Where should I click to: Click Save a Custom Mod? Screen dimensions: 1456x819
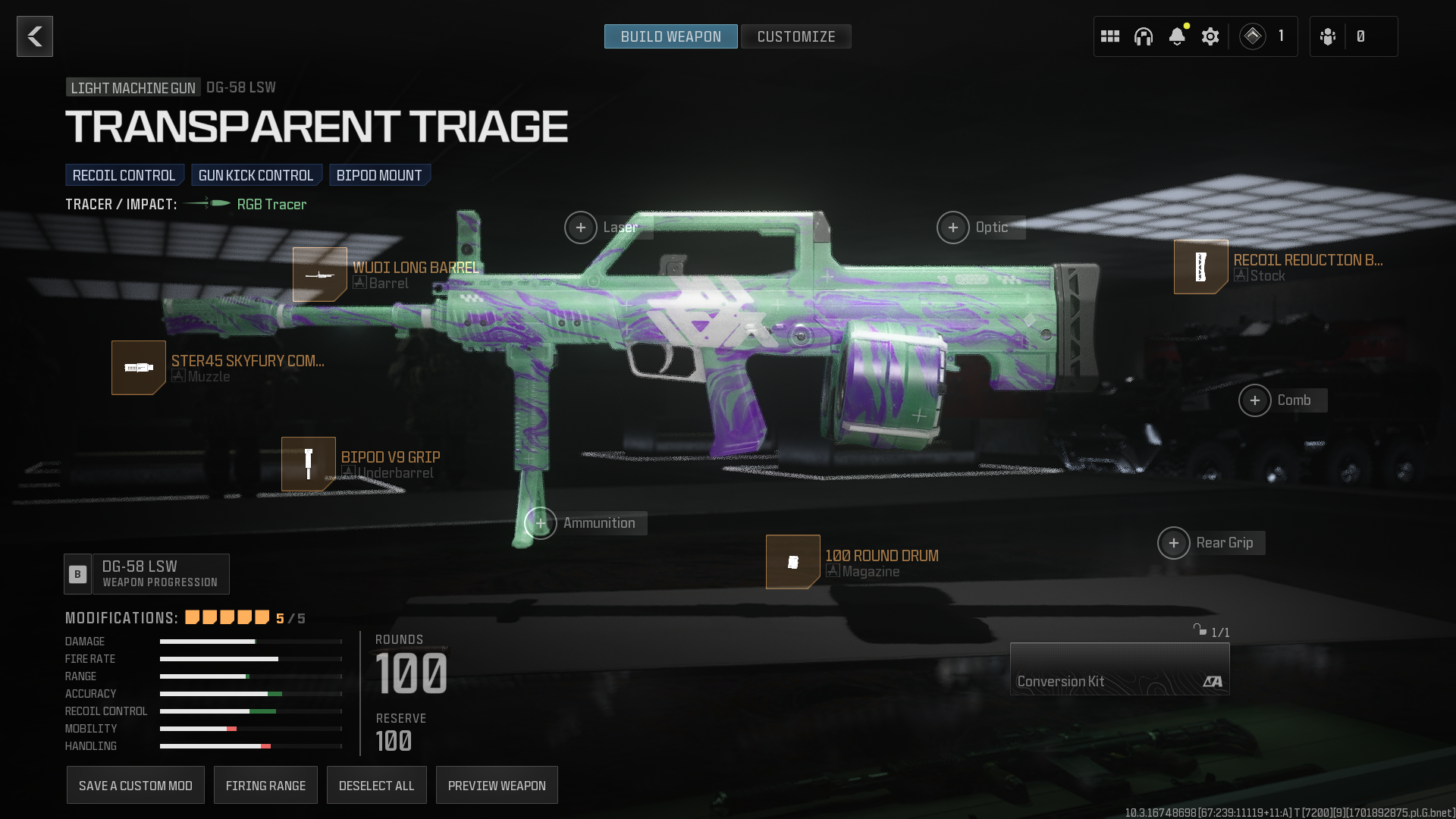pos(136,786)
